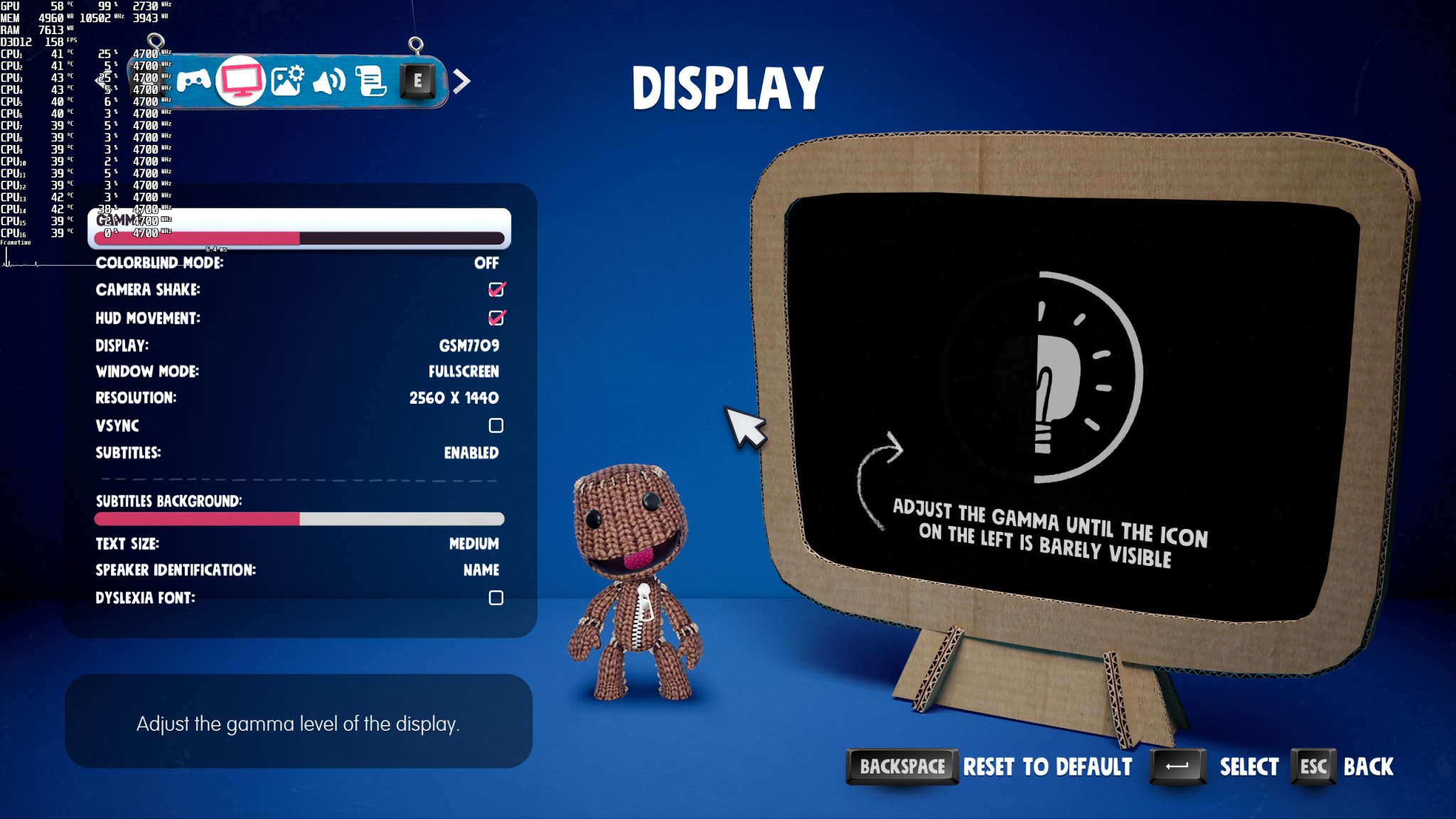
Task: Click Reset to Default
Action: pos(1045,767)
